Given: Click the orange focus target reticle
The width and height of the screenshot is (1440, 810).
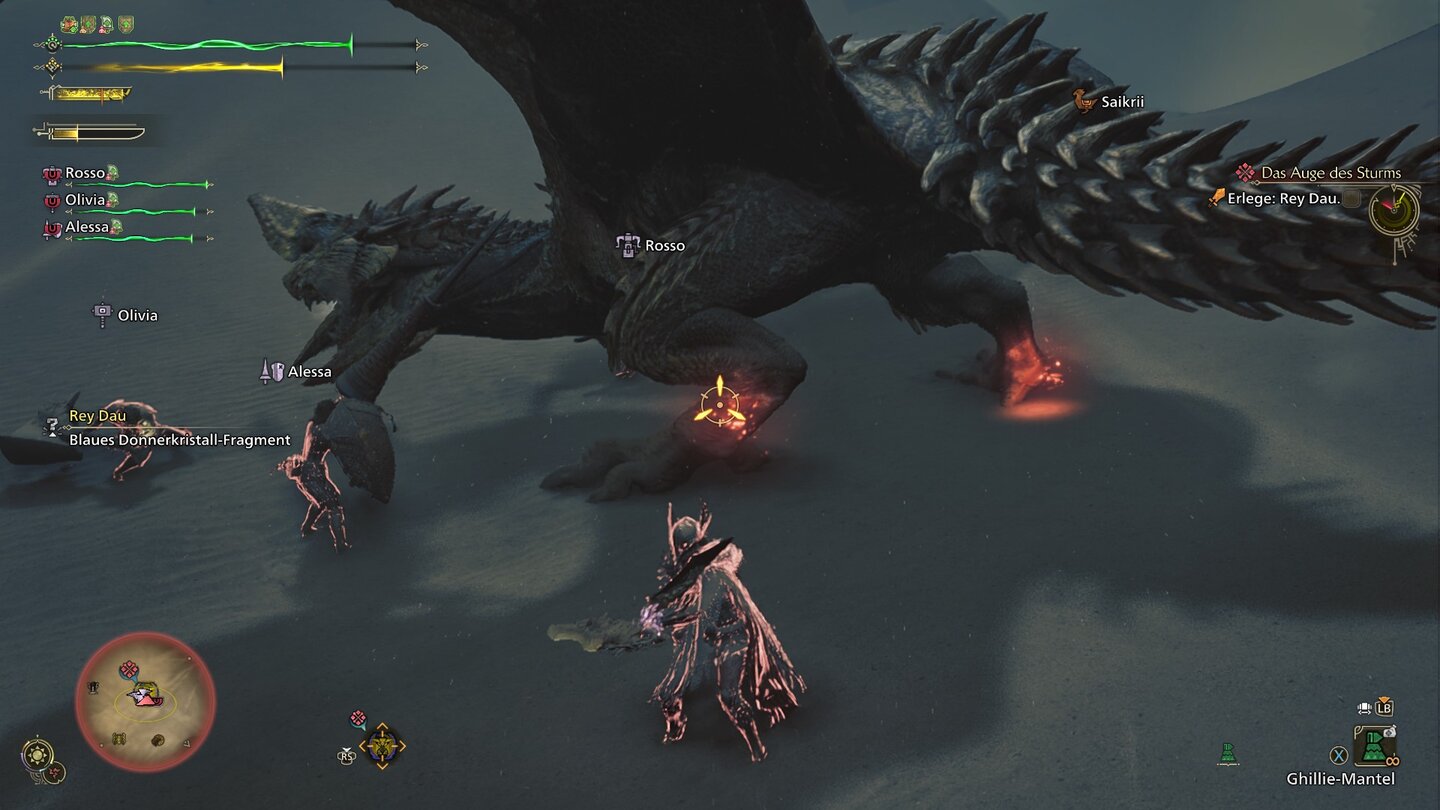Looking at the screenshot, I should click(719, 403).
